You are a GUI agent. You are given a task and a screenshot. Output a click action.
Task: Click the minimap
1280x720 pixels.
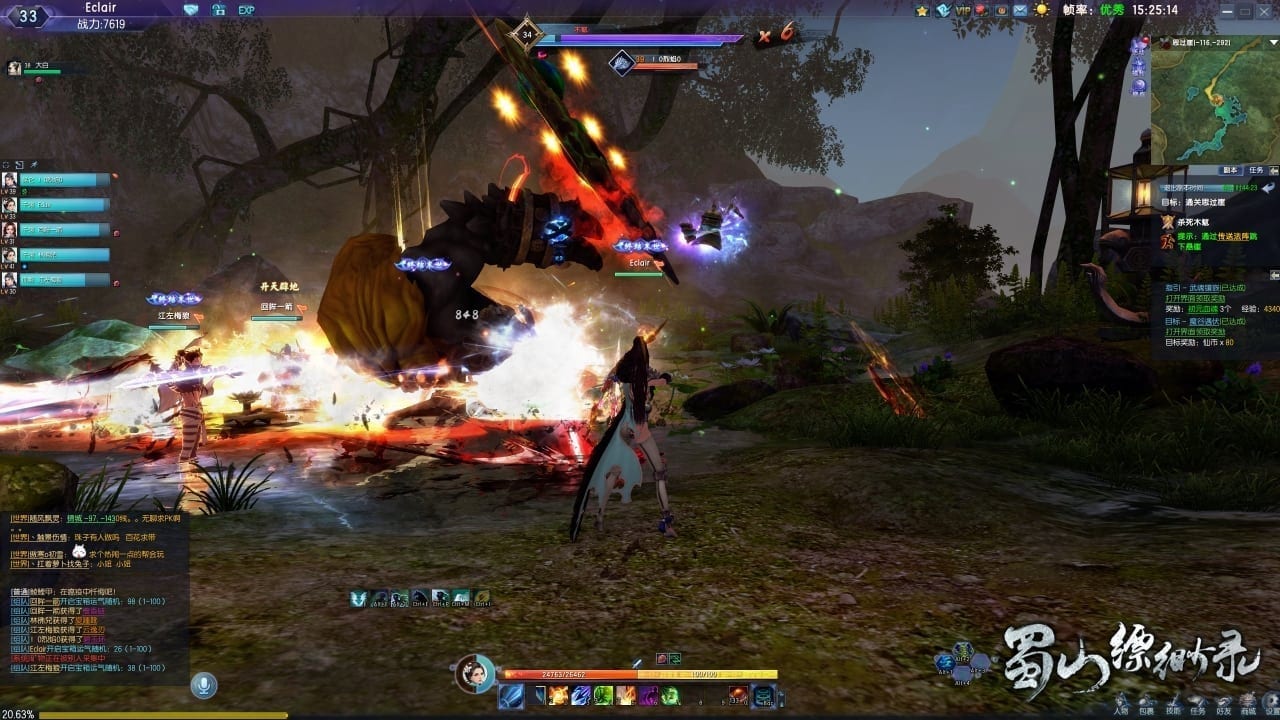pos(1214,98)
